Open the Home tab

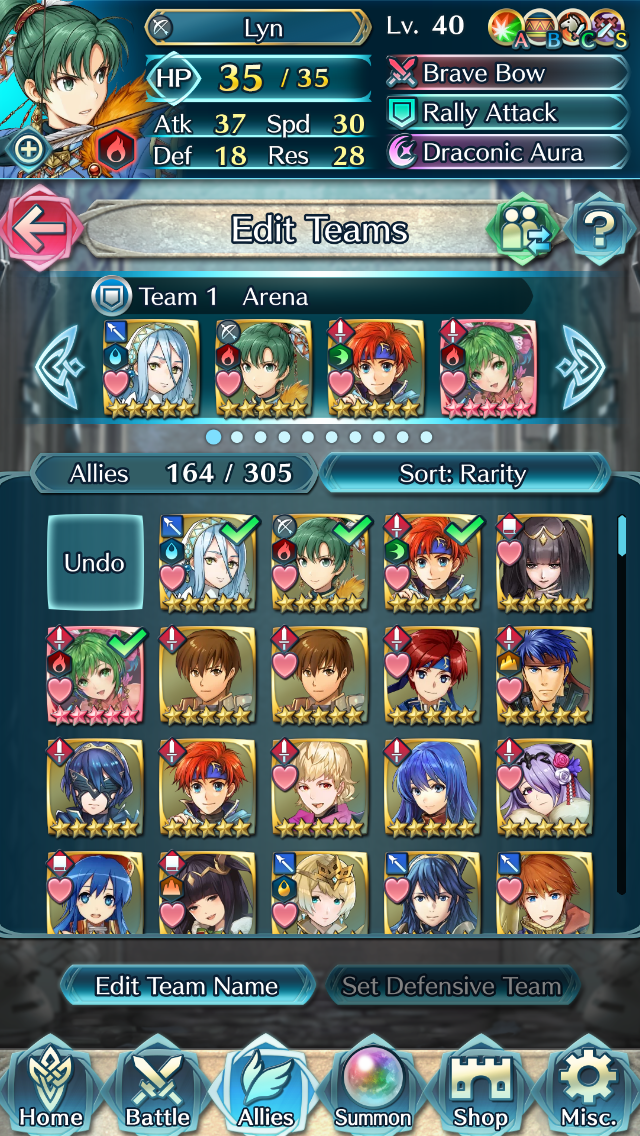[50, 1088]
